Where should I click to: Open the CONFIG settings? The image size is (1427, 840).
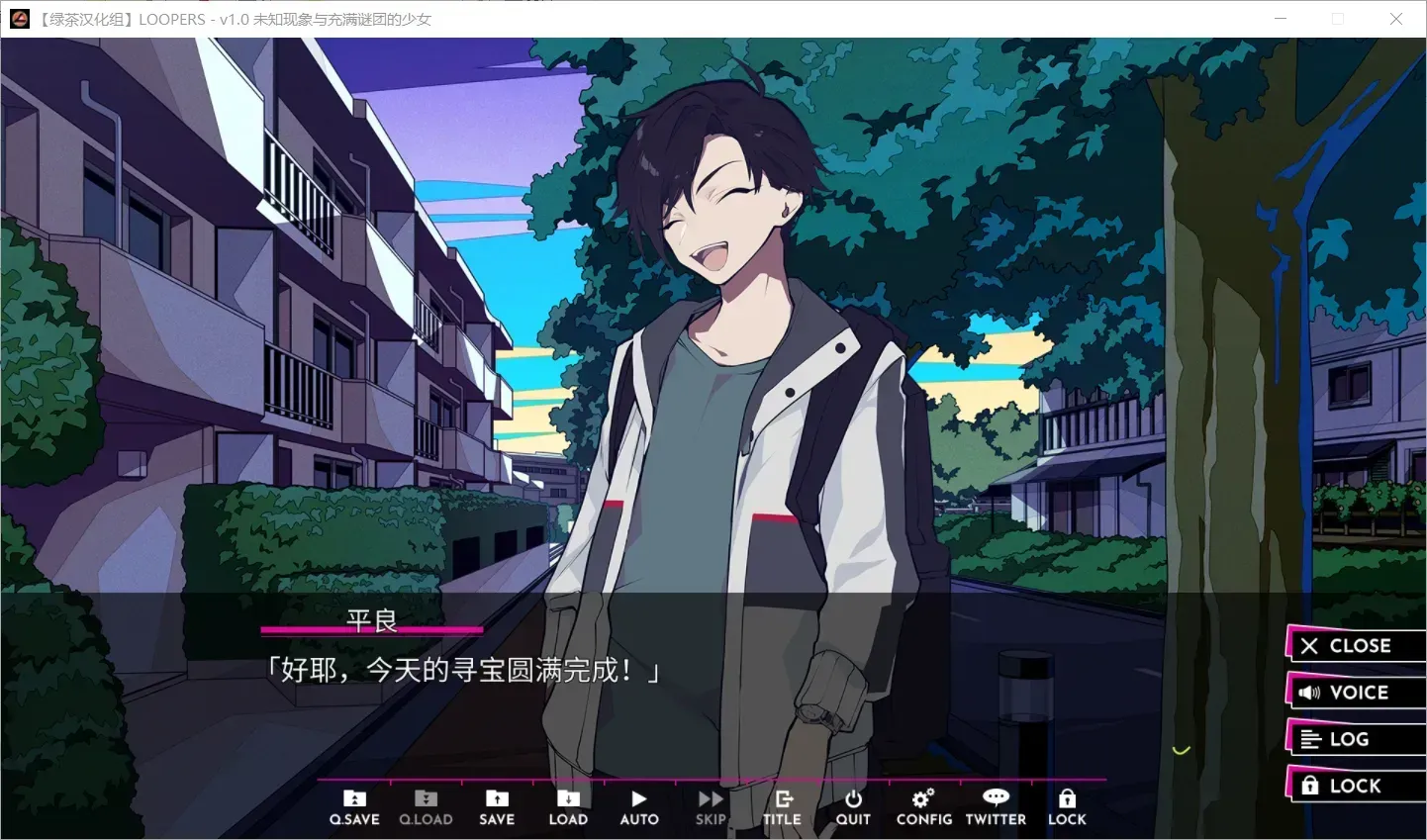[x=923, y=804]
